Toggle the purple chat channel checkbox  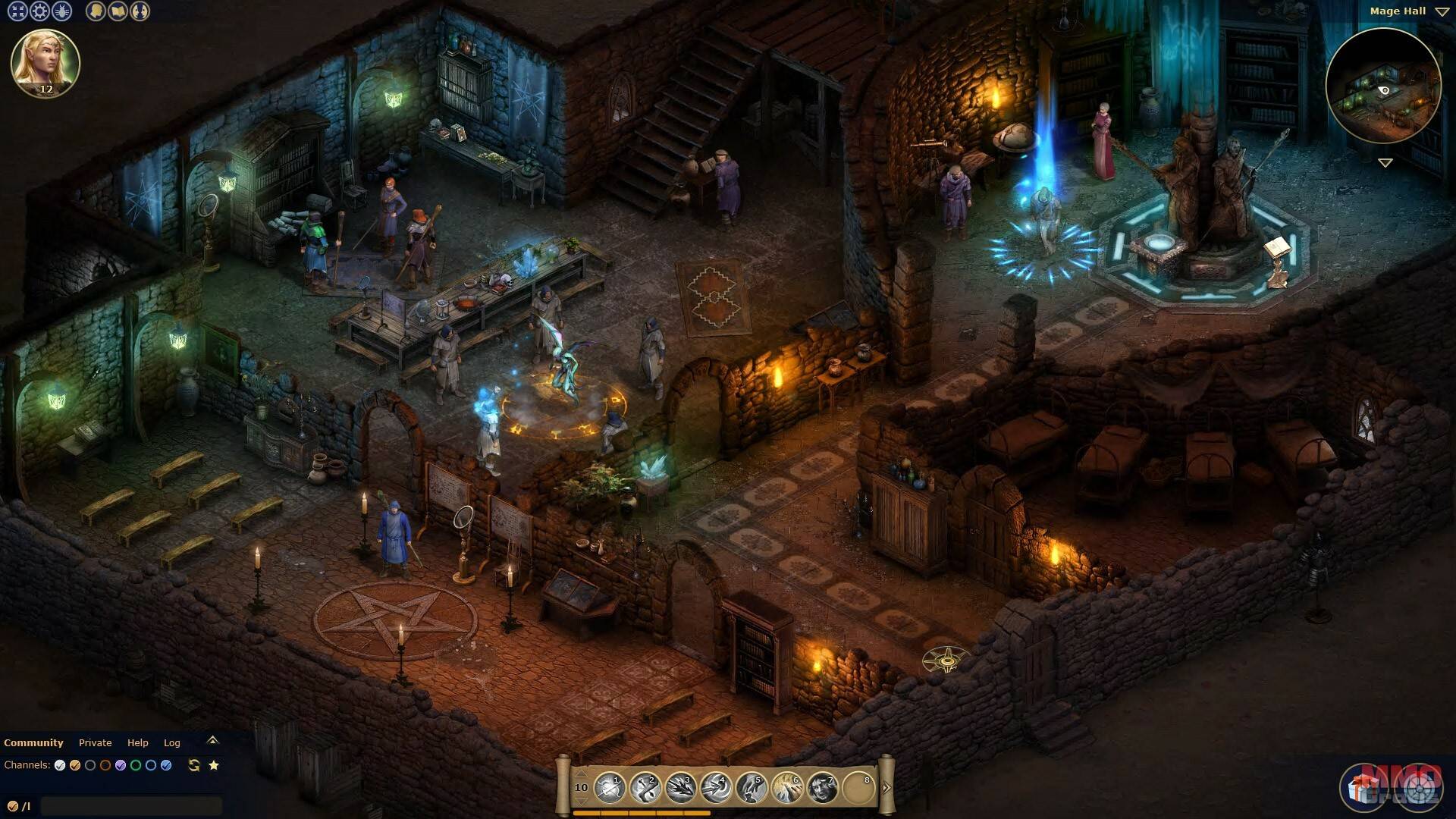[121, 766]
